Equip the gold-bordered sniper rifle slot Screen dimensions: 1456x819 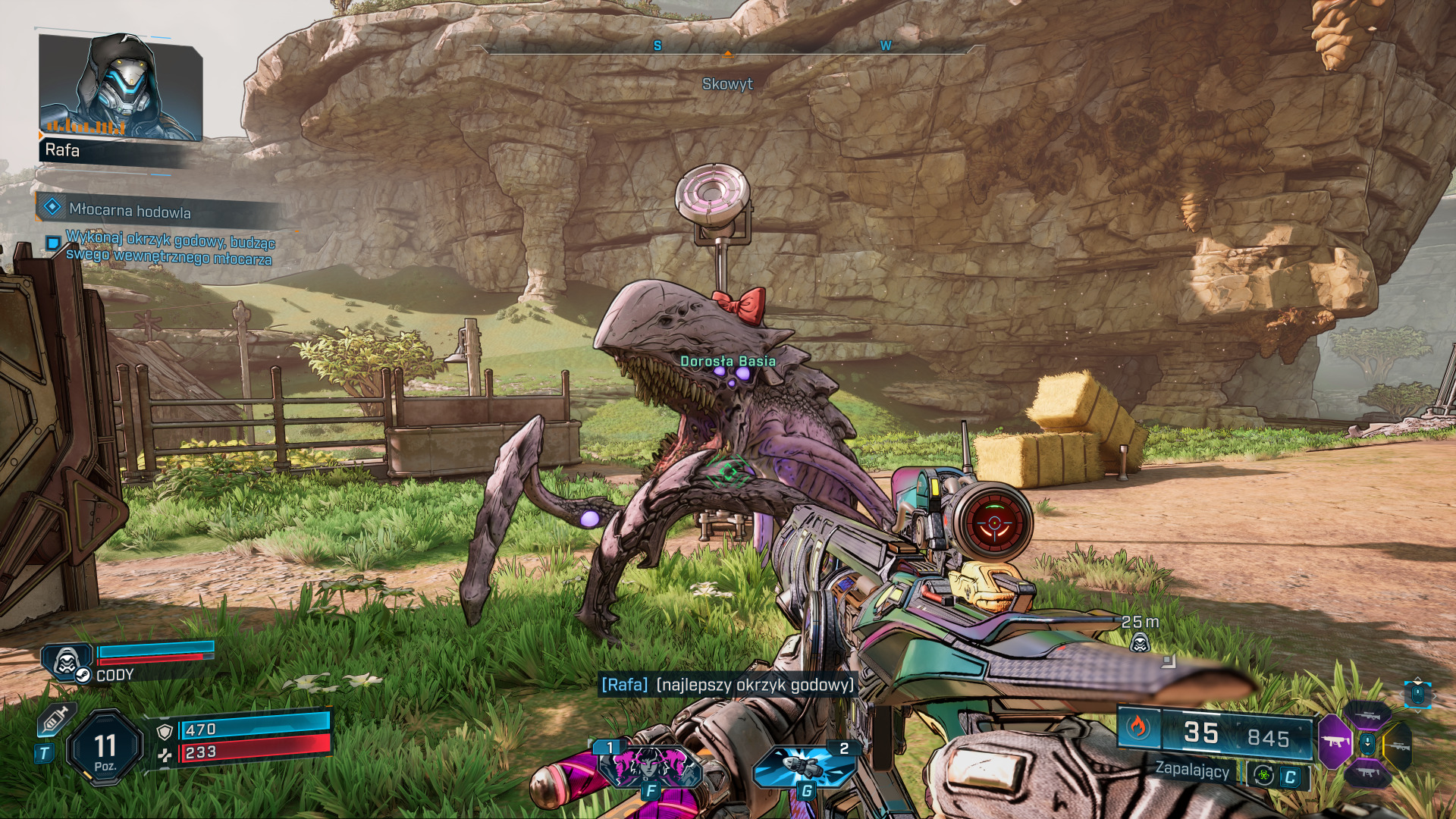click(x=1399, y=746)
